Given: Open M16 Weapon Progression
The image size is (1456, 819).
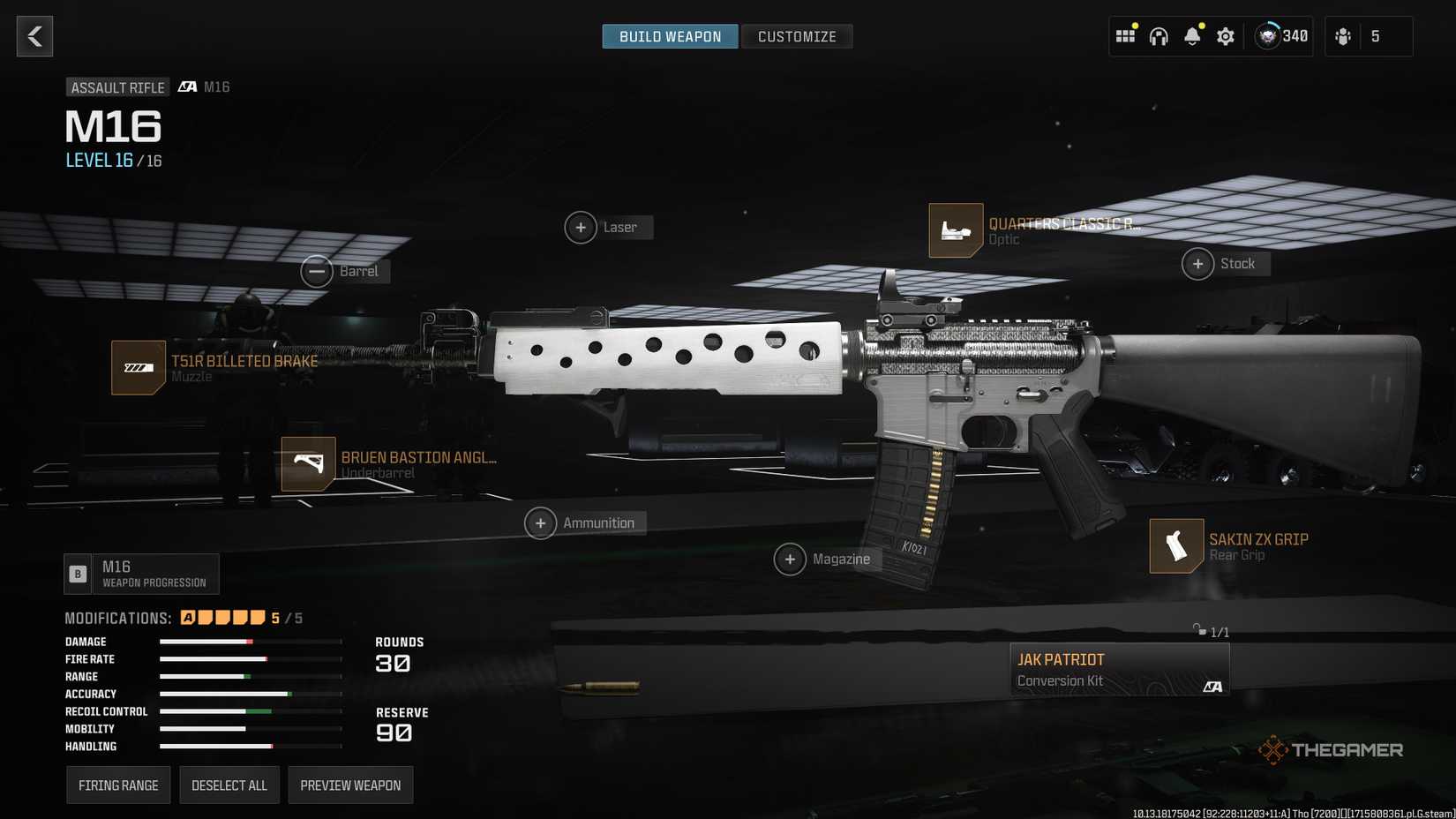Looking at the screenshot, I should [141, 574].
